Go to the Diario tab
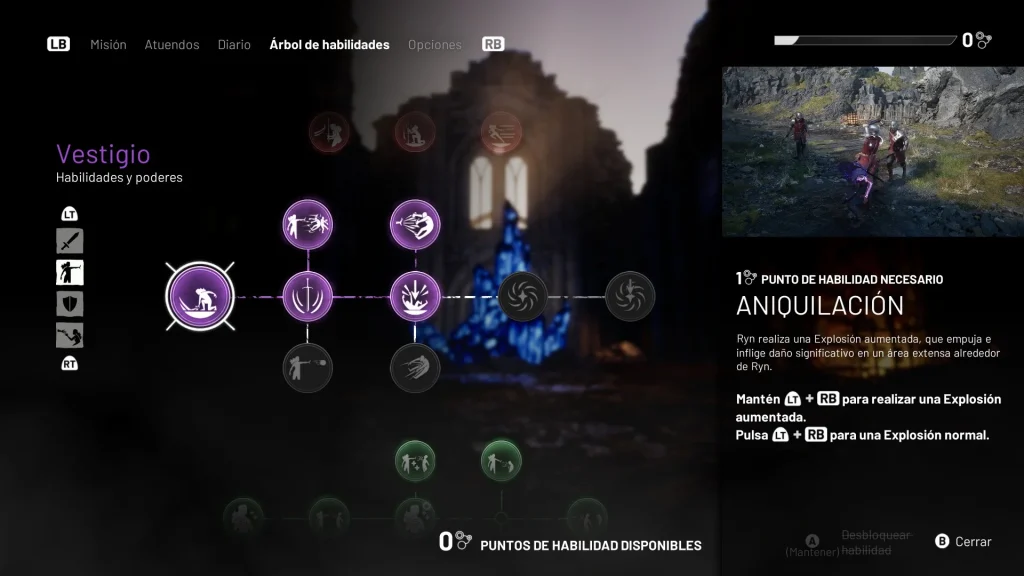The height and width of the screenshot is (576, 1024). point(234,45)
